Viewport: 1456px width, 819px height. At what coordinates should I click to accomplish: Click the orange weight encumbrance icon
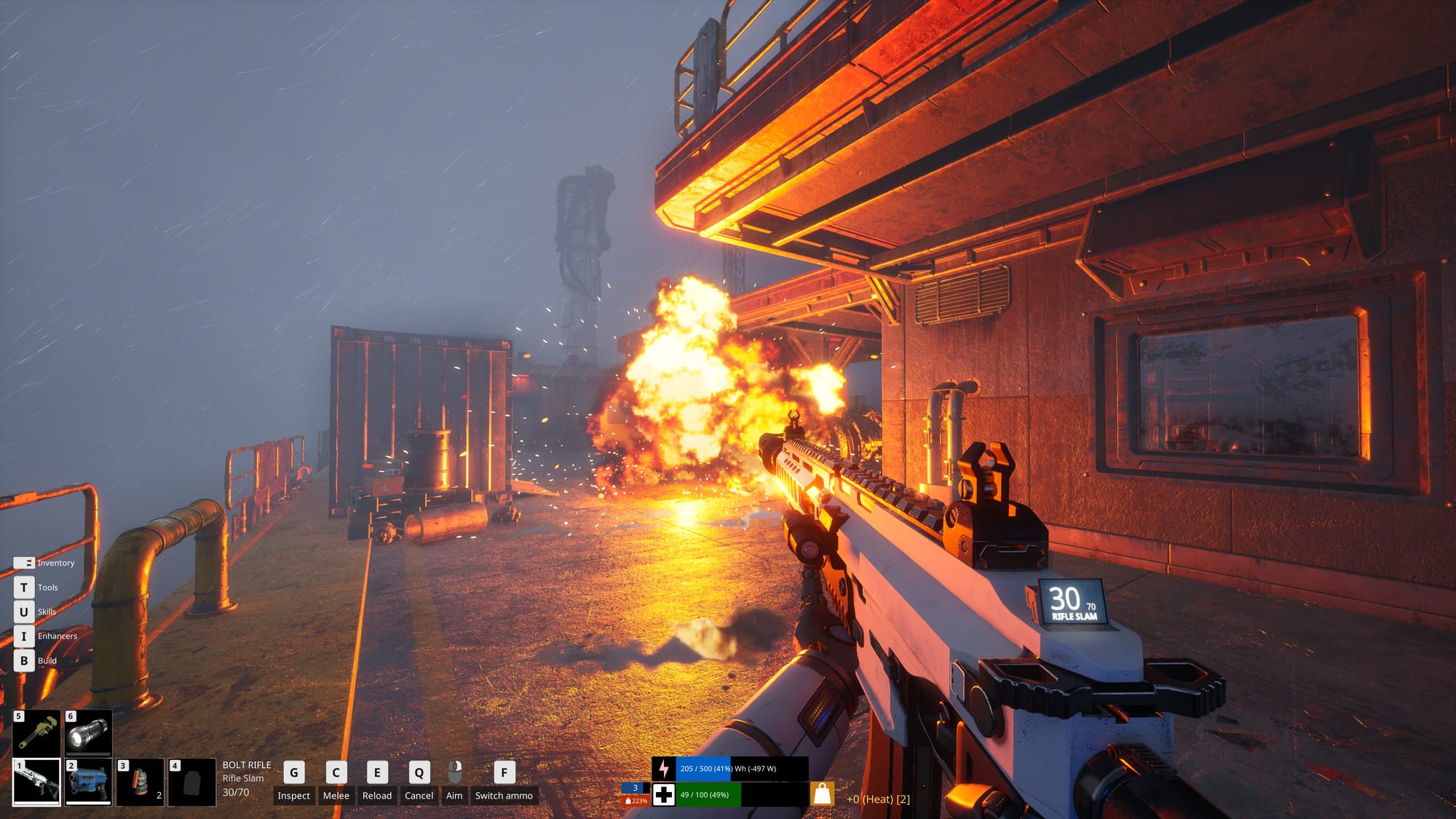coord(822,794)
